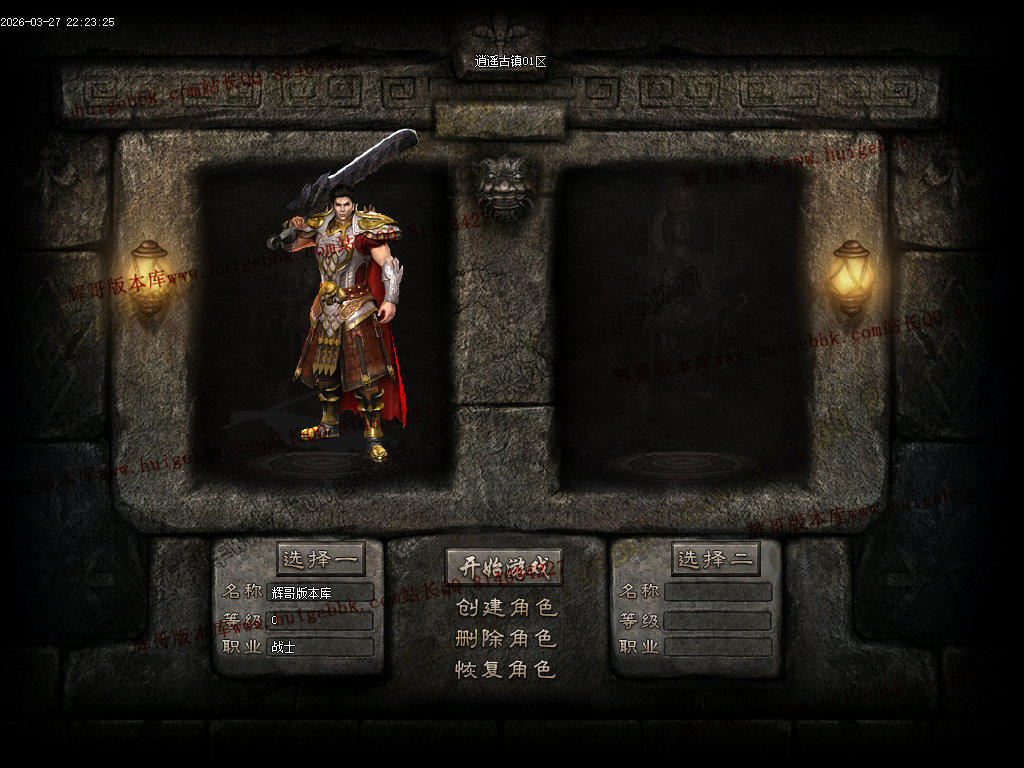
Task: Open 创建角色 to create a character
Action: (x=505, y=607)
